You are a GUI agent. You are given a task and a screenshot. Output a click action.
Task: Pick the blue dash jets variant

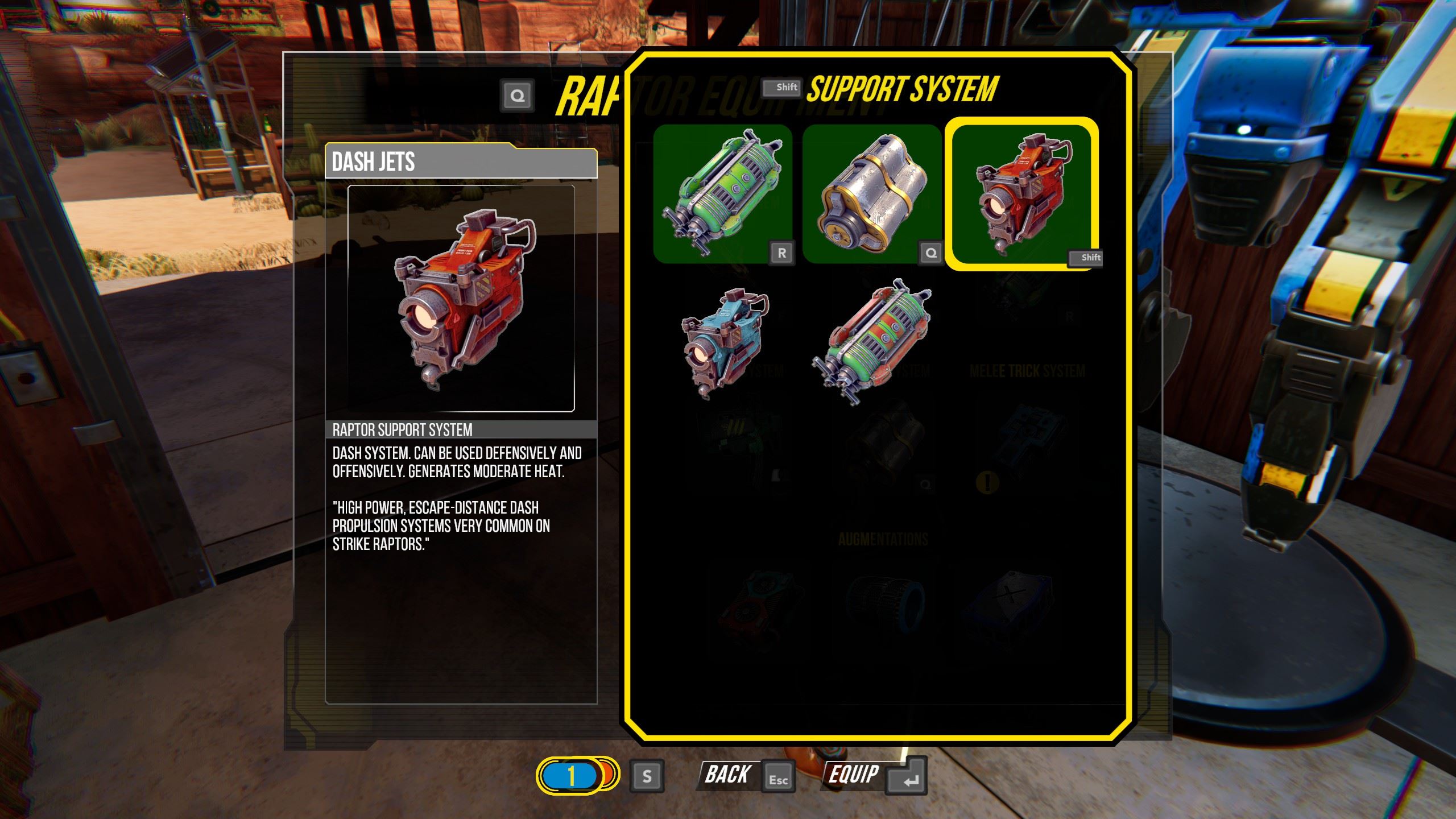click(x=723, y=342)
